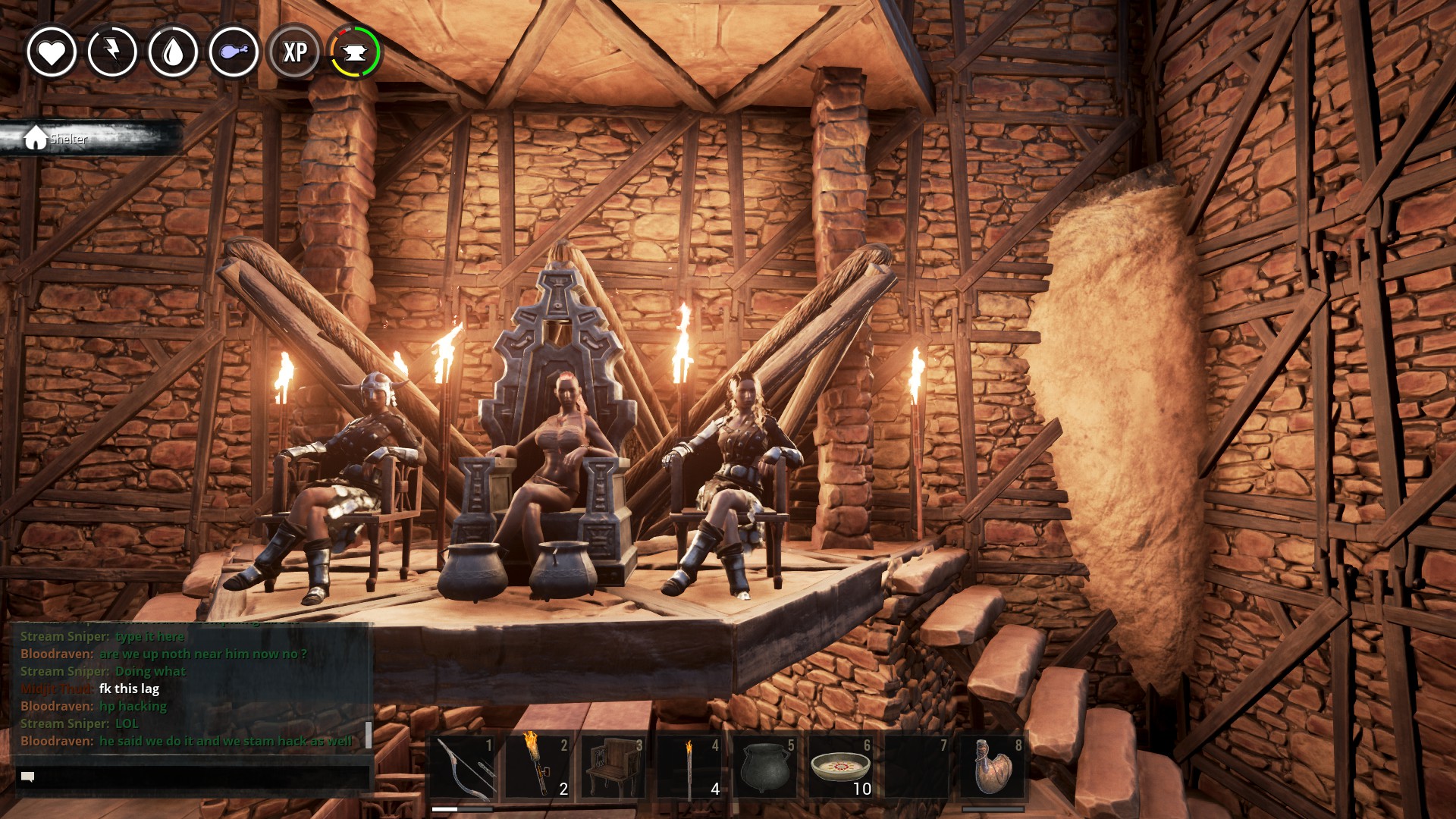
Task: Select the food bowl stack of 10
Action: tap(840, 767)
